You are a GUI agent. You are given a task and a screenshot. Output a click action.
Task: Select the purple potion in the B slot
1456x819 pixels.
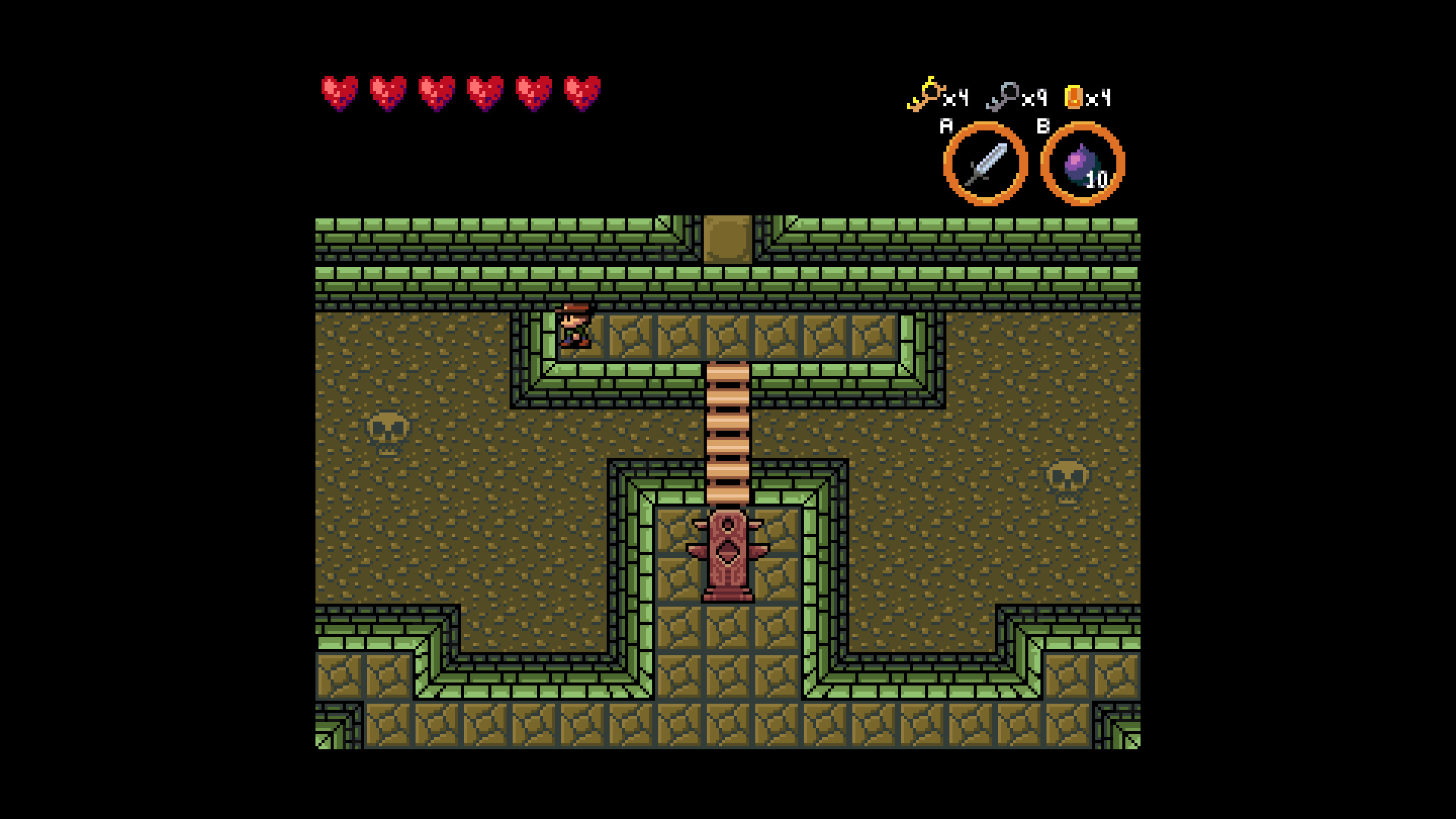(x=1080, y=162)
